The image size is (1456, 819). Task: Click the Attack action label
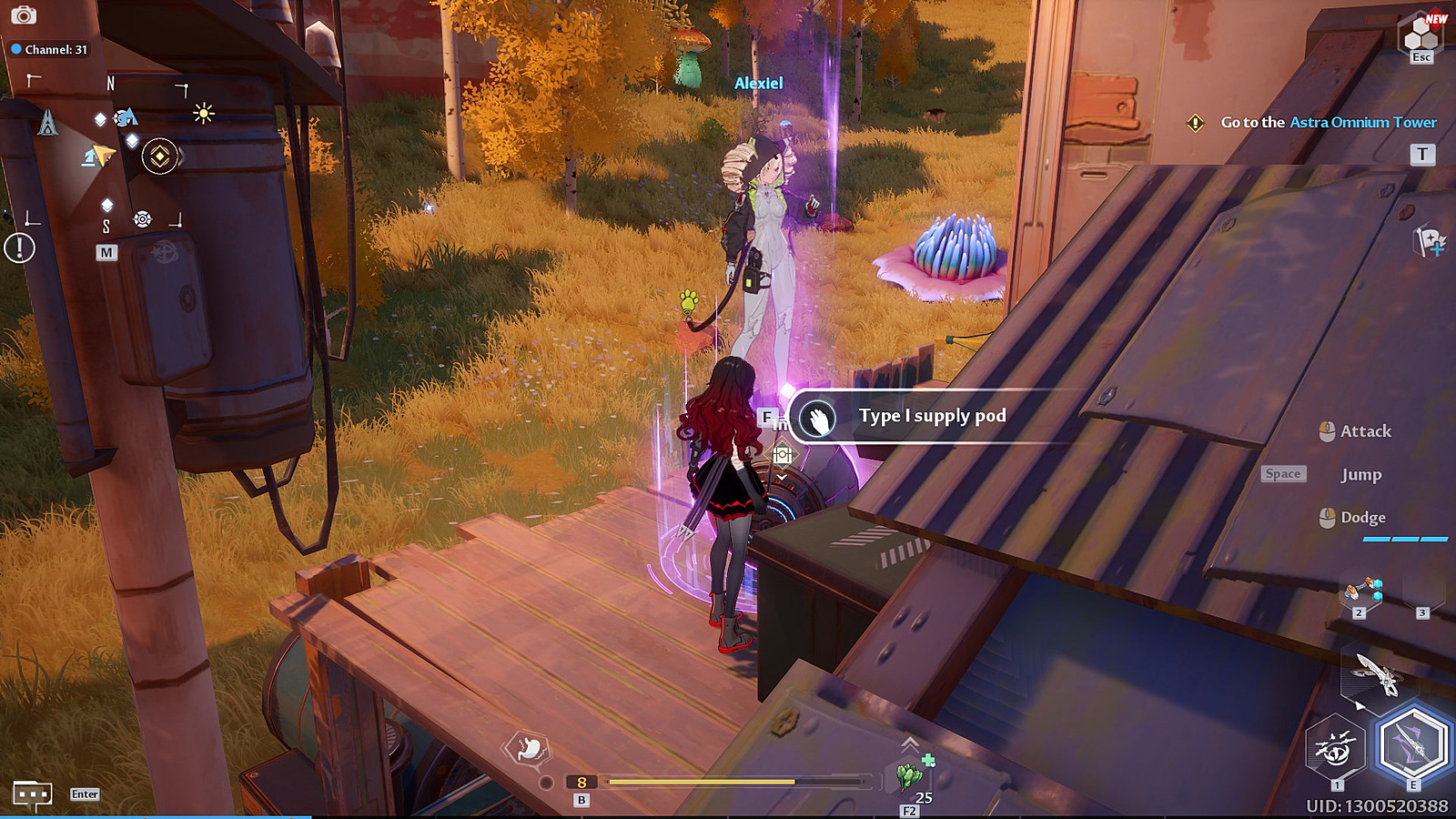[x=1364, y=431]
